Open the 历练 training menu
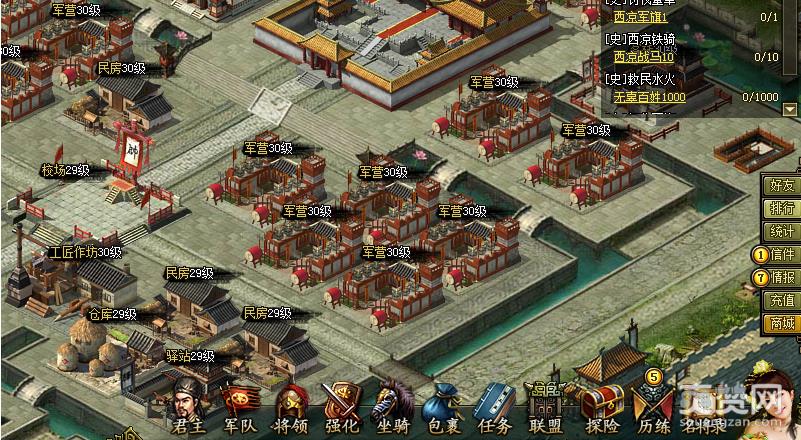 [x=653, y=407]
